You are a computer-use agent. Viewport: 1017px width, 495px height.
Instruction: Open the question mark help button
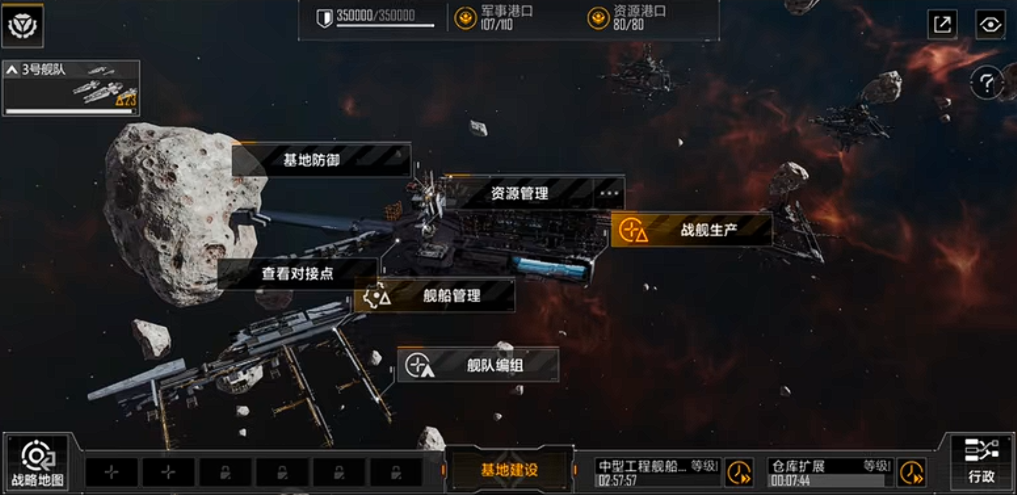[985, 82]
